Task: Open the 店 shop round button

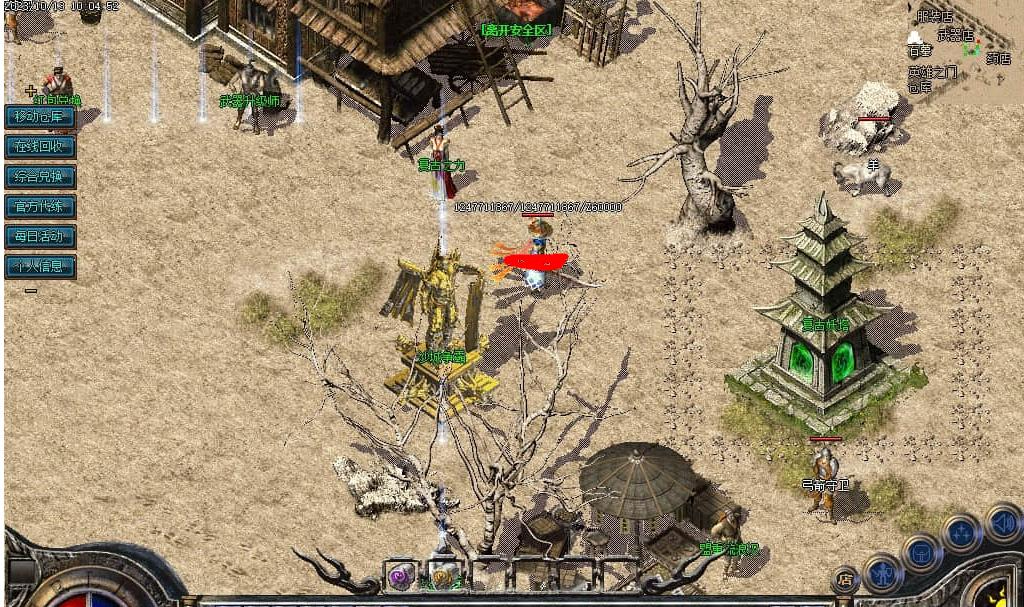Action: point(845,578)
